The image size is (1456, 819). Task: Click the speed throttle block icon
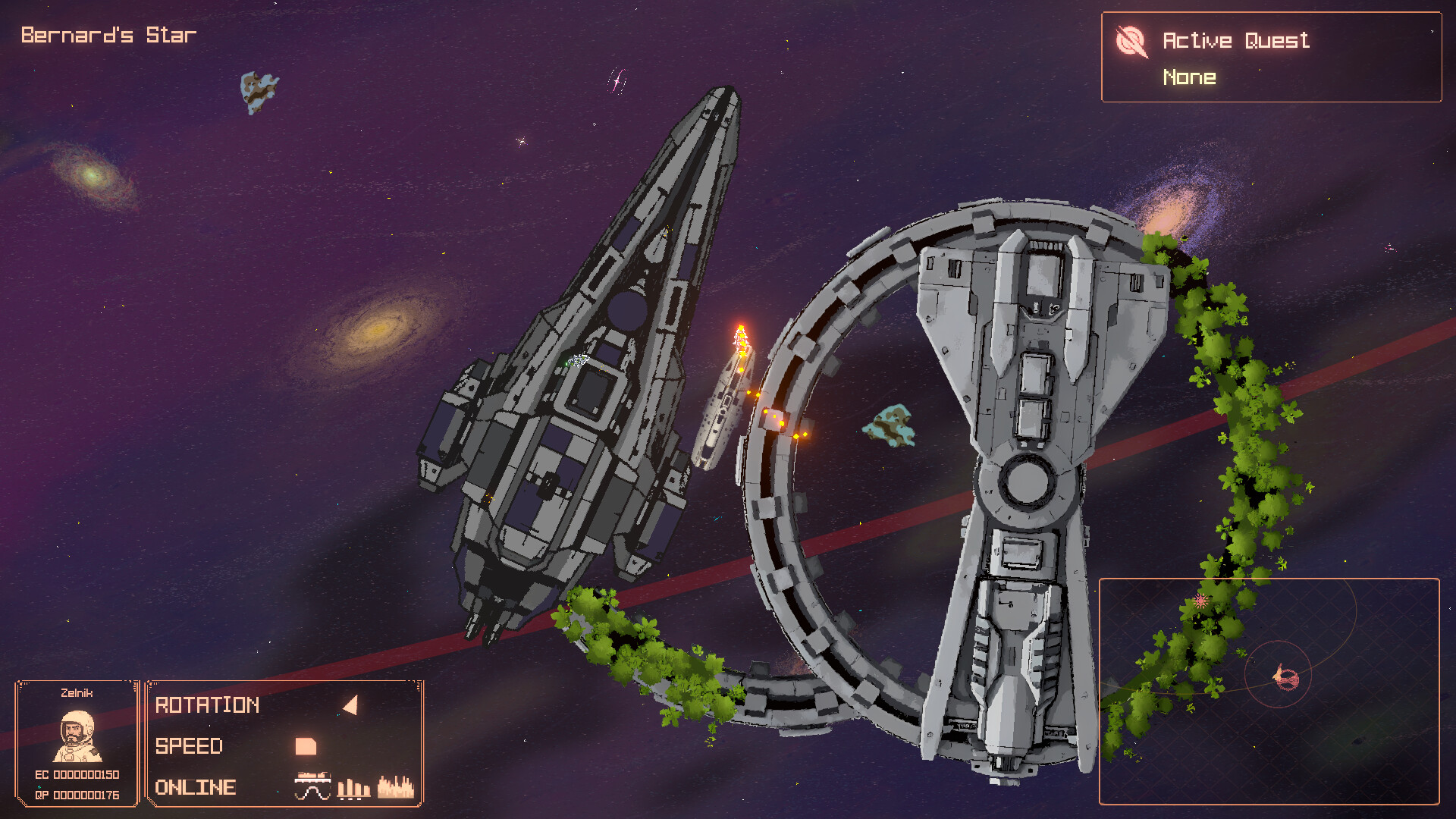tap(306, 747)
